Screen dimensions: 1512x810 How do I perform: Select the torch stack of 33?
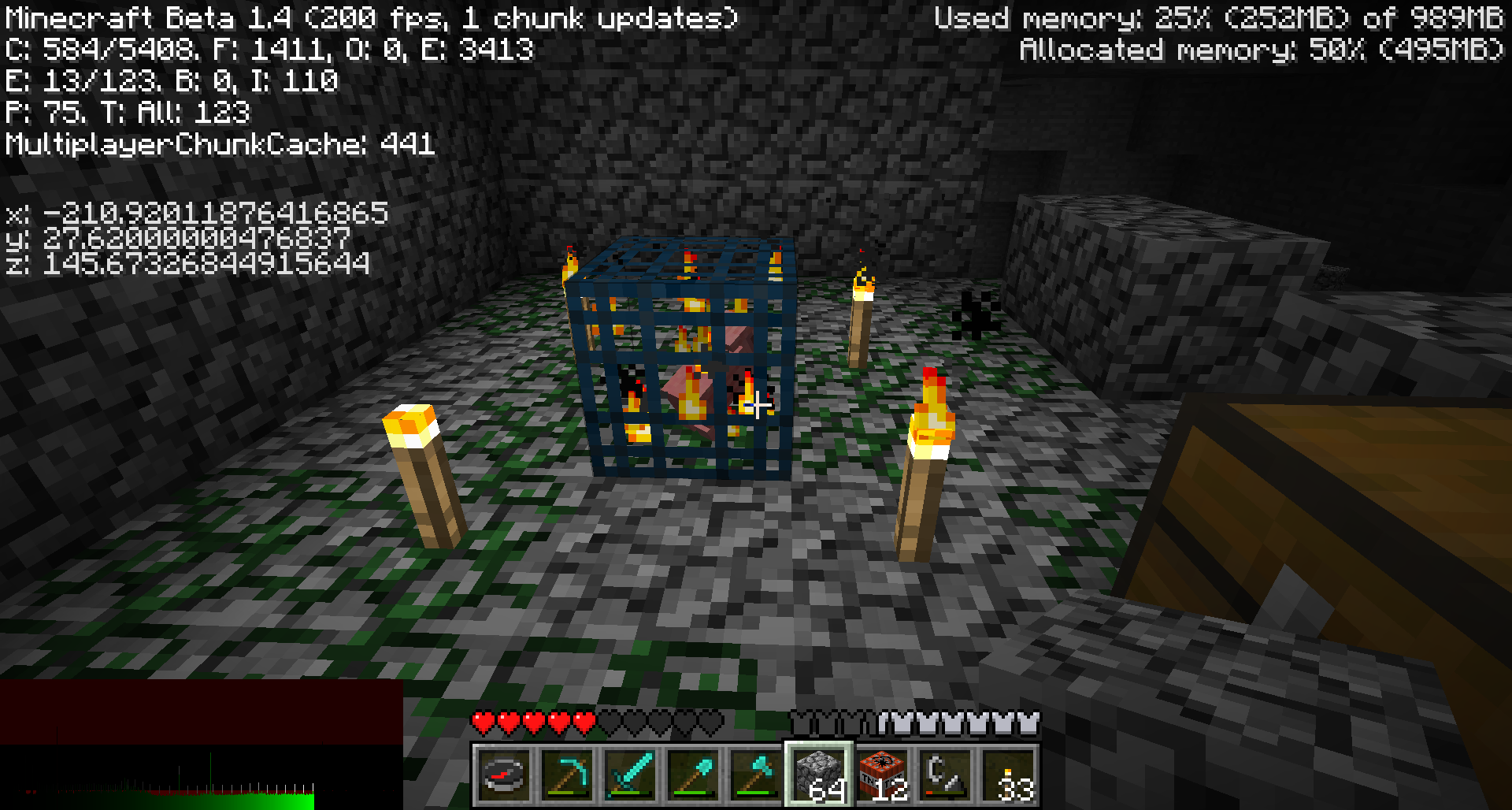click(1008, 775)
